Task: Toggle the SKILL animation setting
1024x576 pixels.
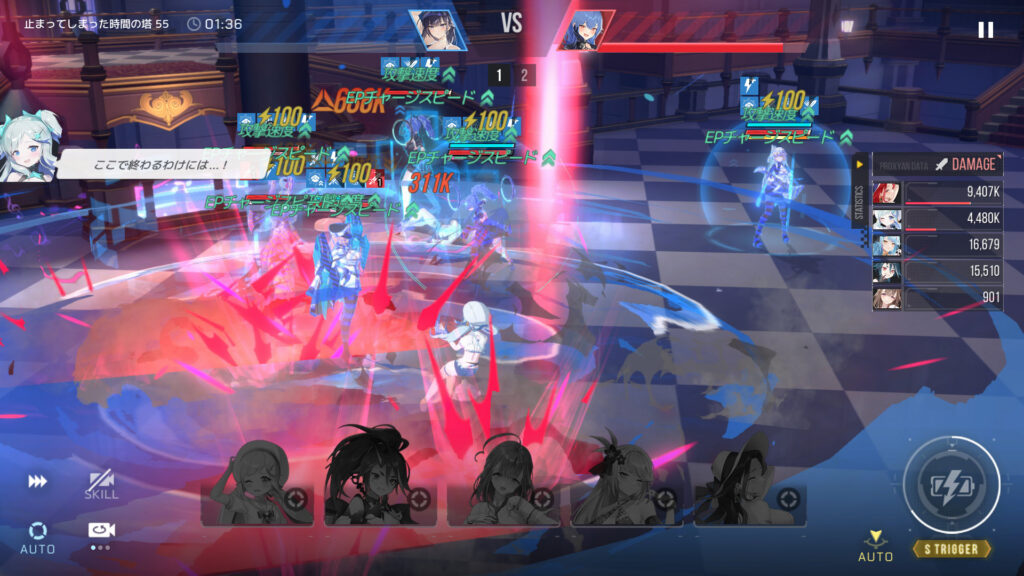Action: click(x=101, y=484)
